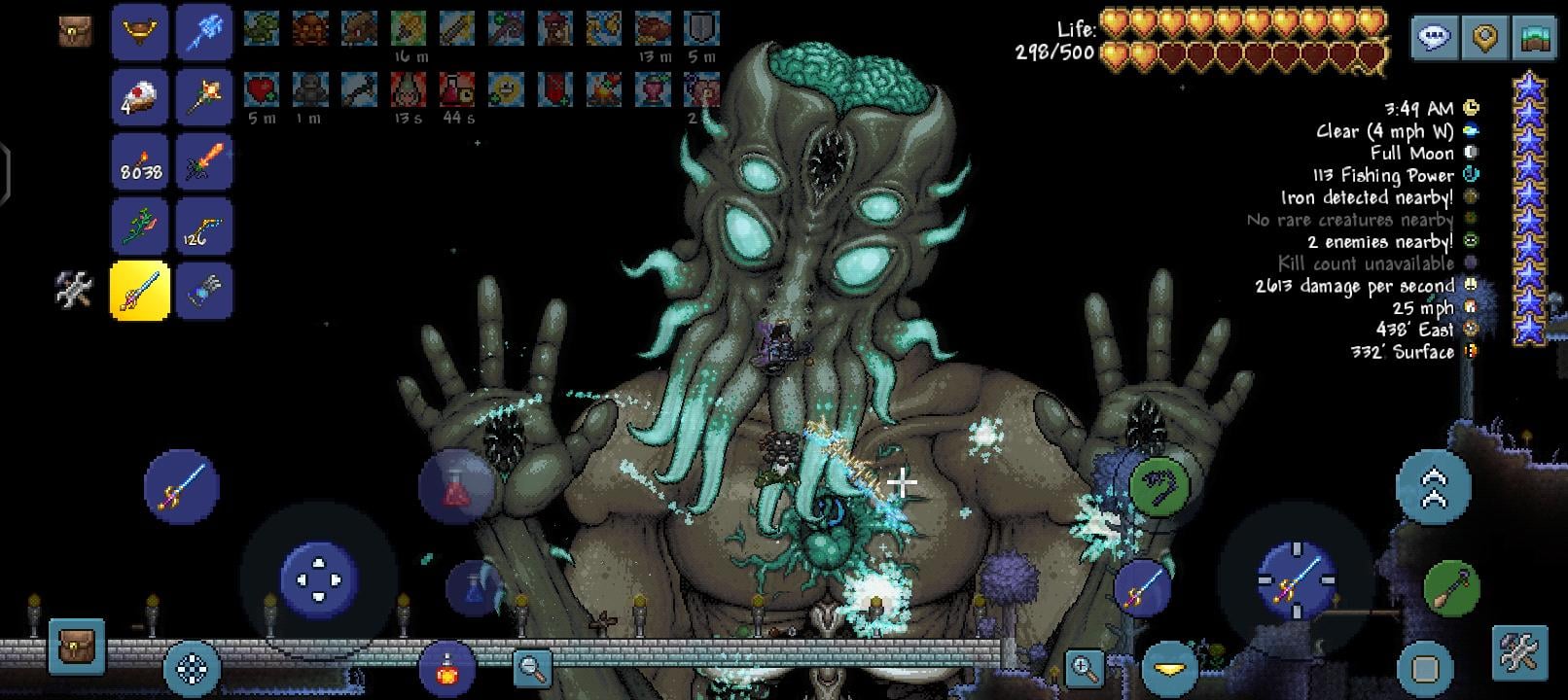Use the blue mana potion quick button

(474, 587)
